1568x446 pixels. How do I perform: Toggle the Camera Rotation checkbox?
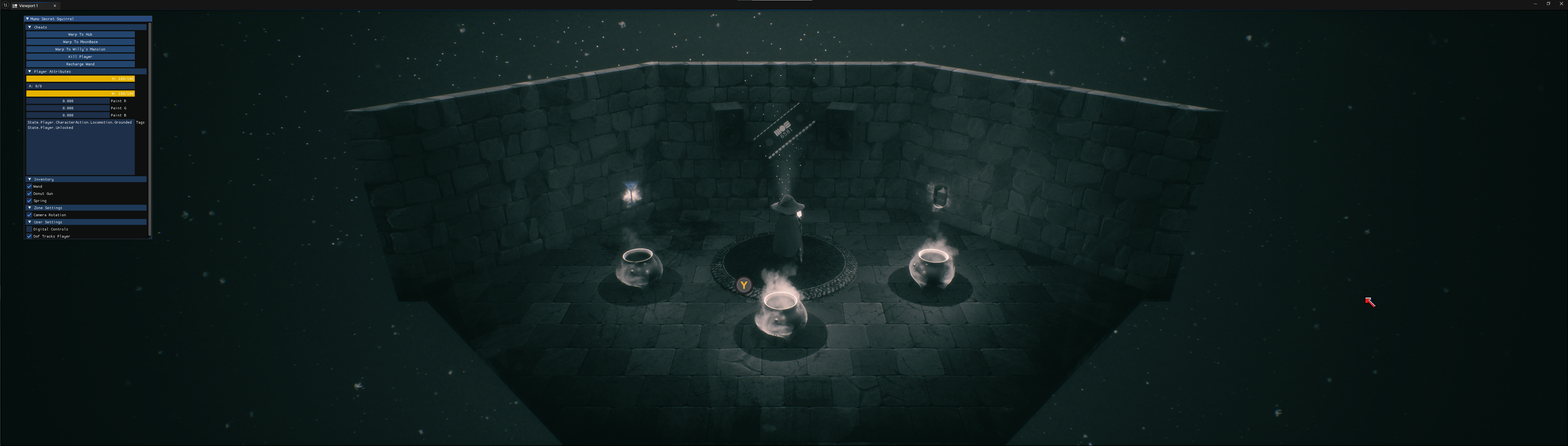pyautogui.click(x=29, y=215)
